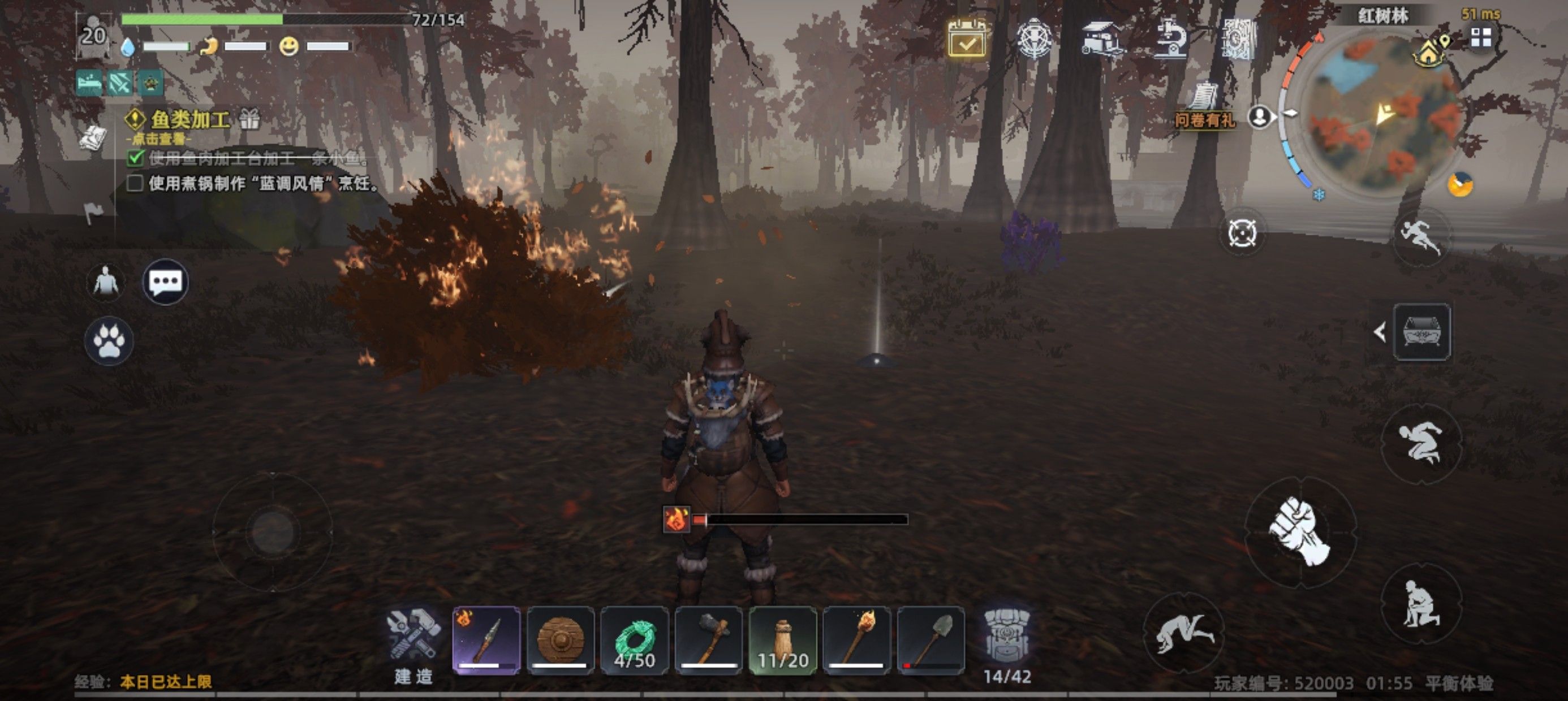
Task: Open the 鱼类加工 quest tracker
Action: [x=189, y=120]
